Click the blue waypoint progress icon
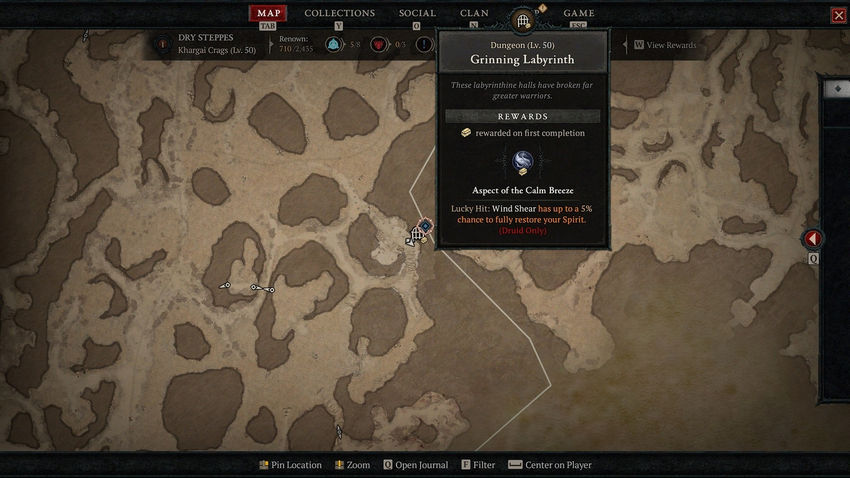Screen dimensions: 850x478 click(x=333, y=45)
